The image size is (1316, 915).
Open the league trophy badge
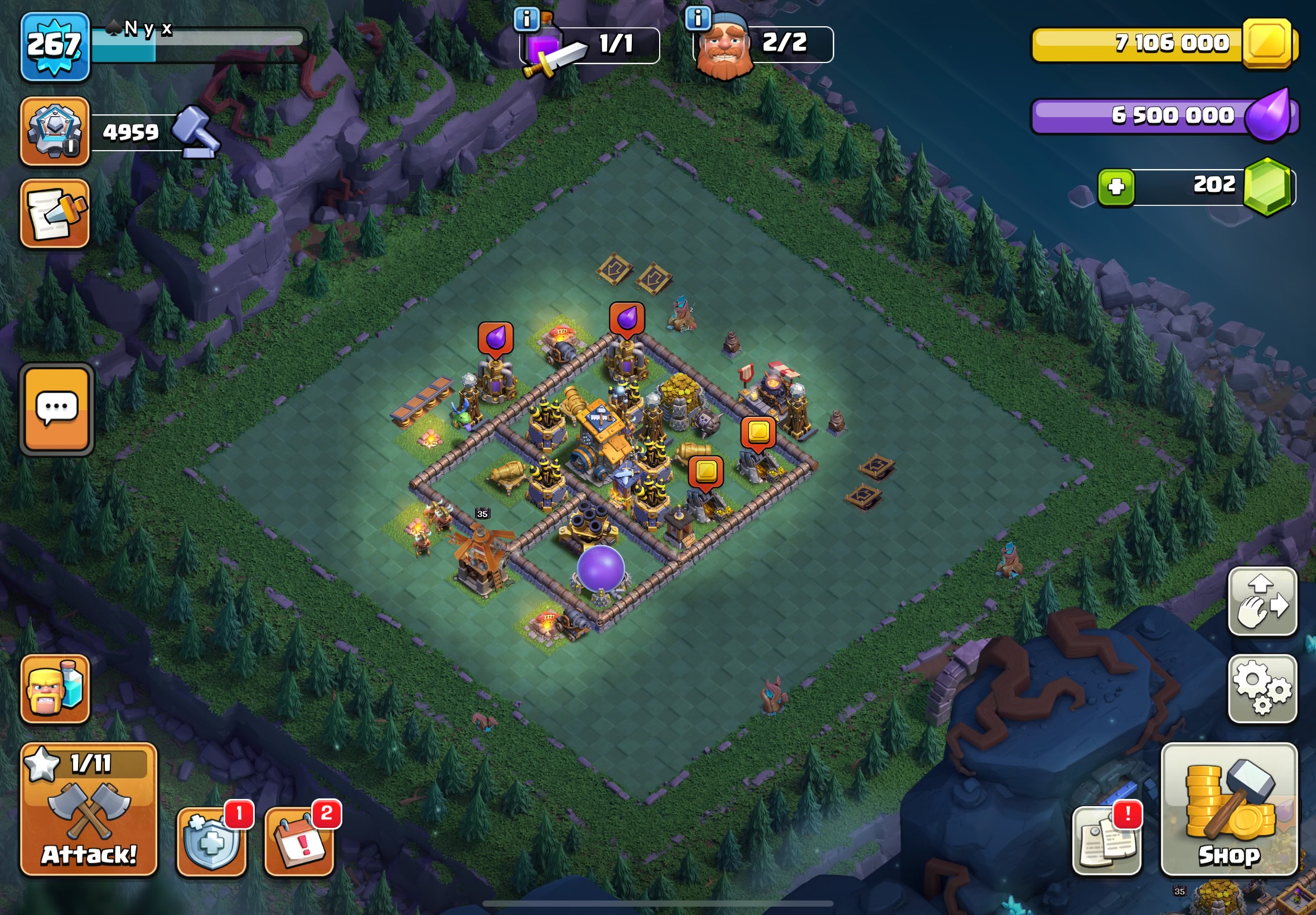coord(55,131)
